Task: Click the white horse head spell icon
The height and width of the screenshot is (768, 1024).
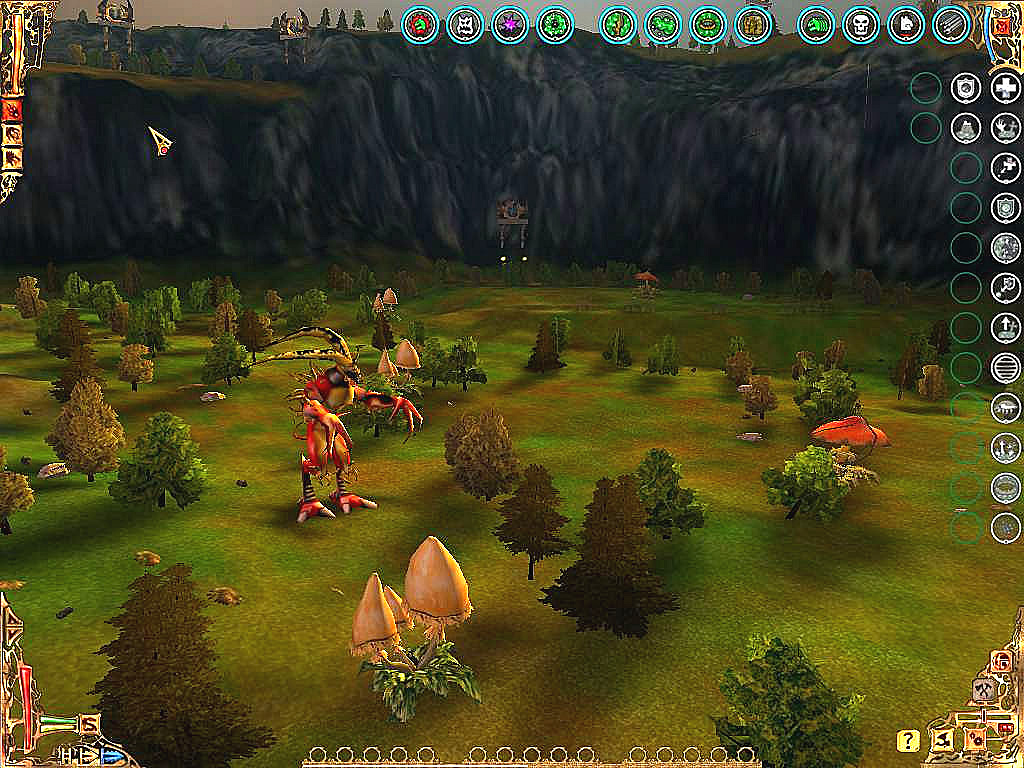Action: point(905,24)
